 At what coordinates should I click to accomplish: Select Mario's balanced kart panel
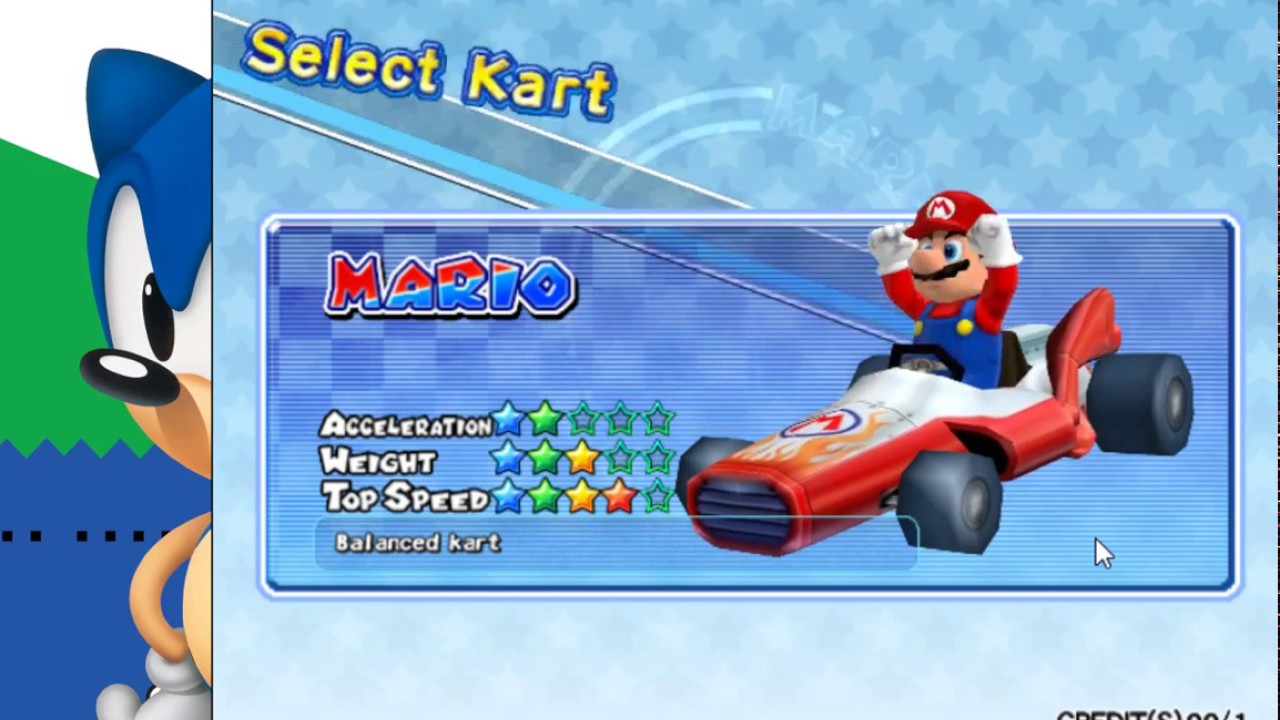coord(750,405)
